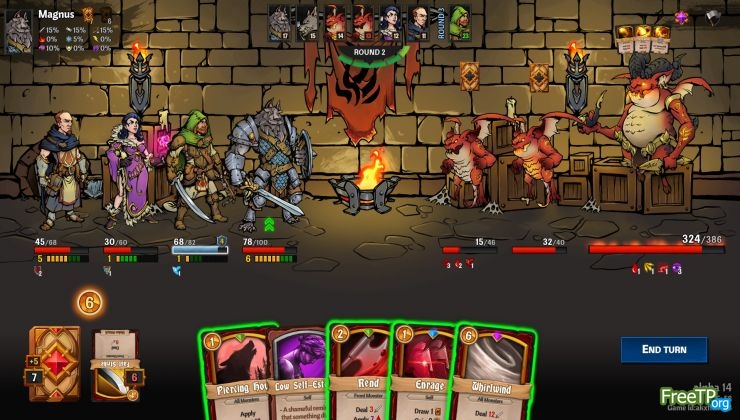Select the bald man portrait in turn order
The width and height of the screenshot is (740, 420).
tap(419, 22)
